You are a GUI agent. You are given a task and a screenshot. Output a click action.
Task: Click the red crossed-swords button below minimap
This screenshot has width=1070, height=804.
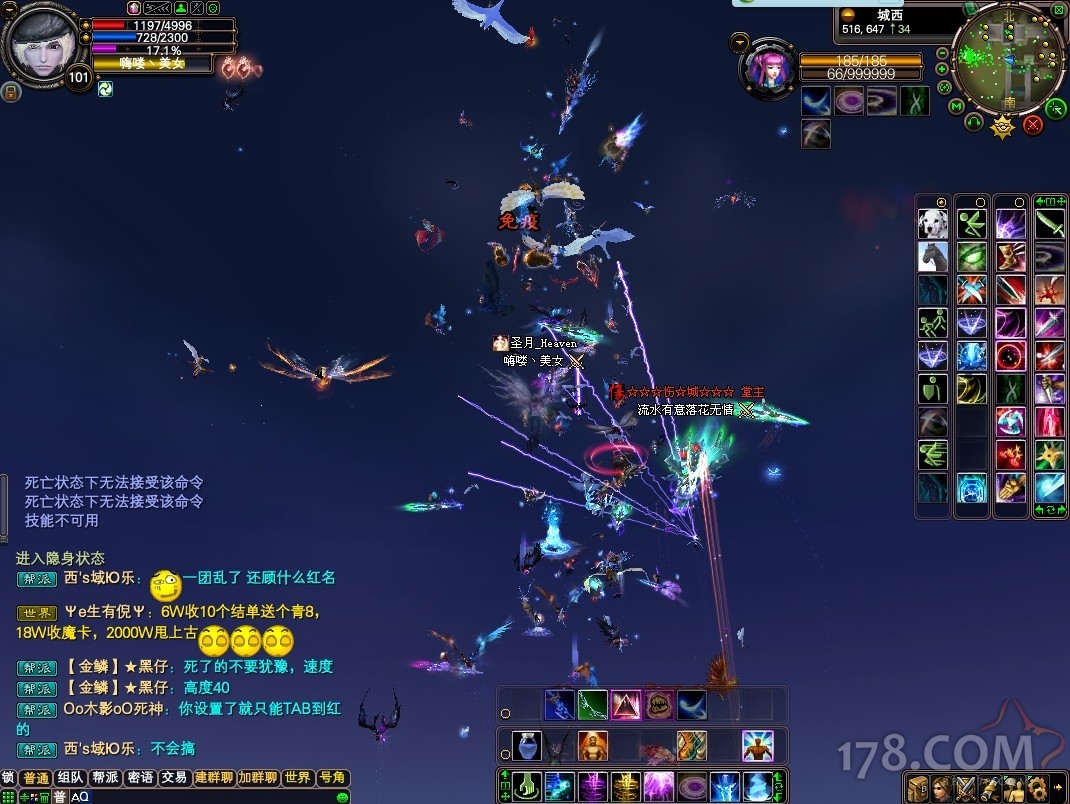tap(1034, 124)
